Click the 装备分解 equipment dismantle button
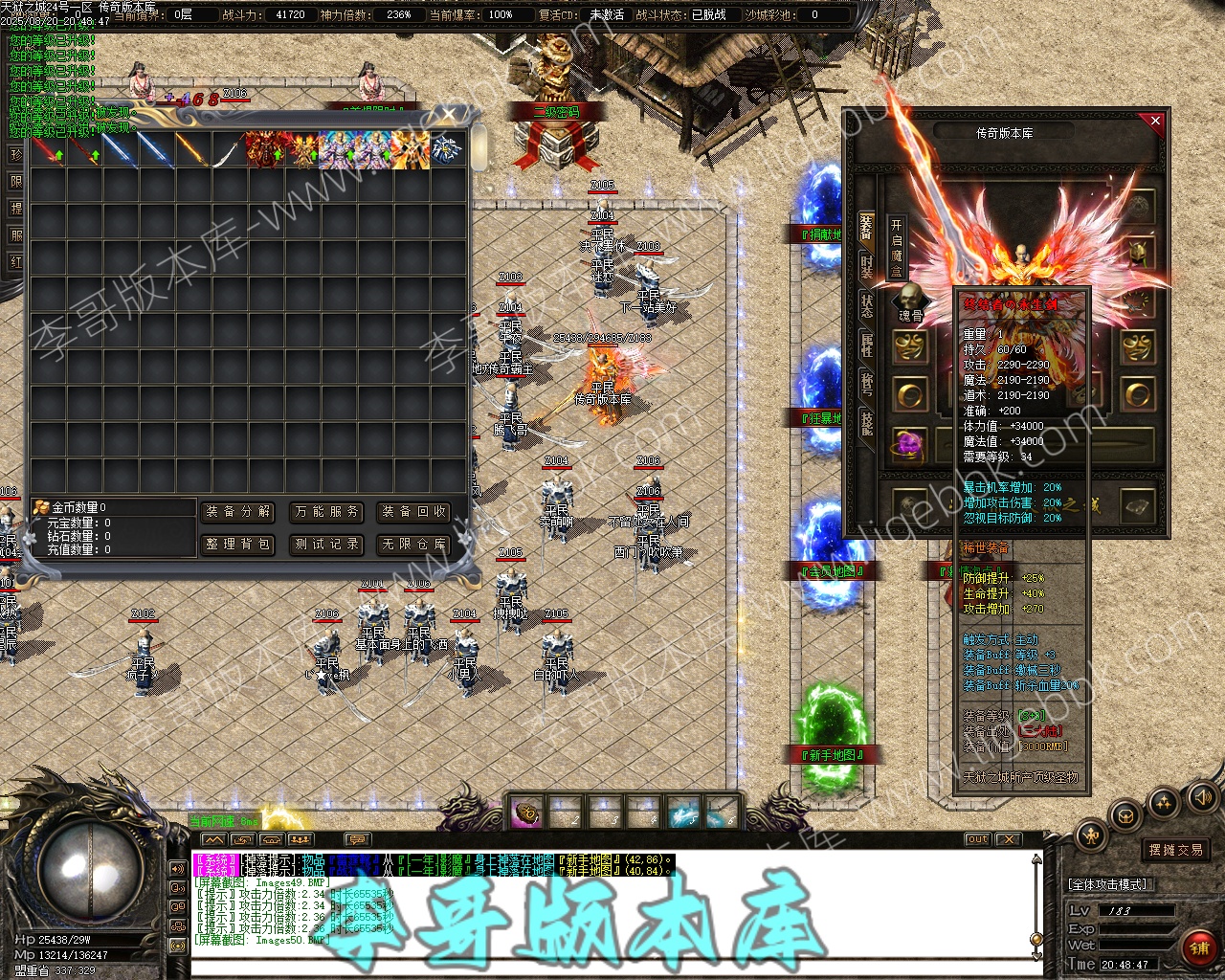Viewport: 1225px width, 980px height. 238,512
